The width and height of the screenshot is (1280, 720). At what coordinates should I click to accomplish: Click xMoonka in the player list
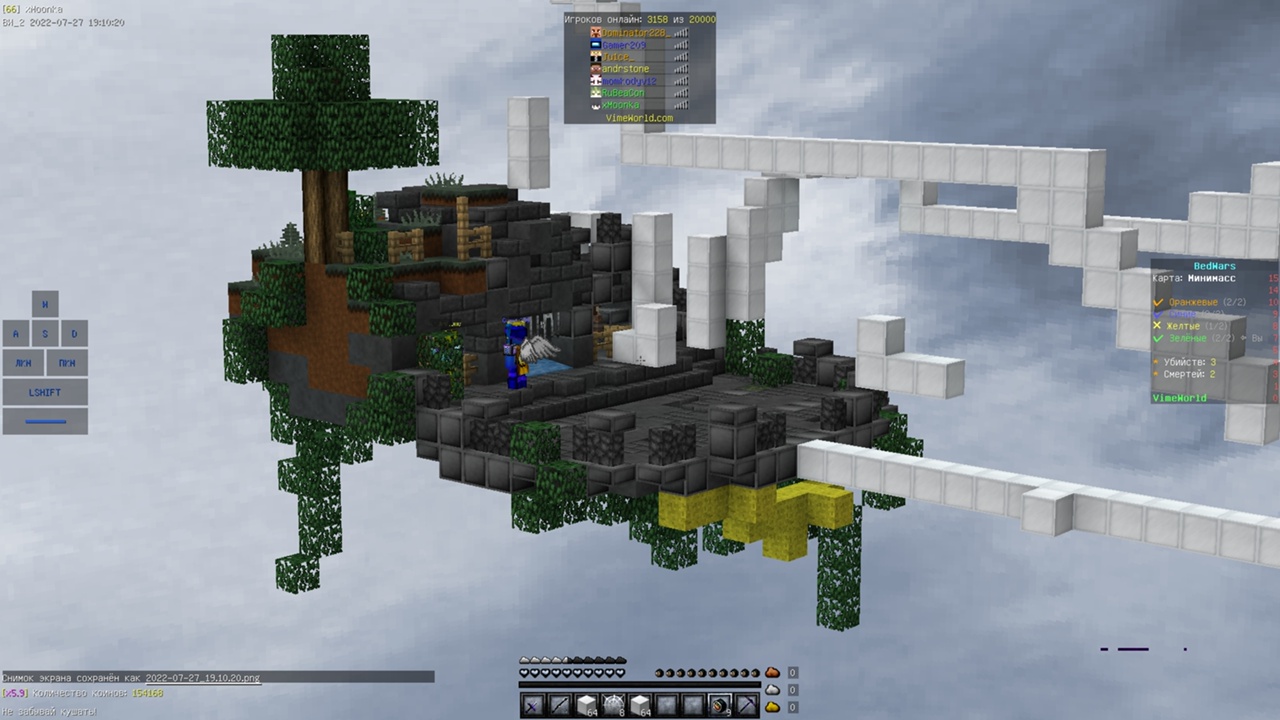coord(620,105)
